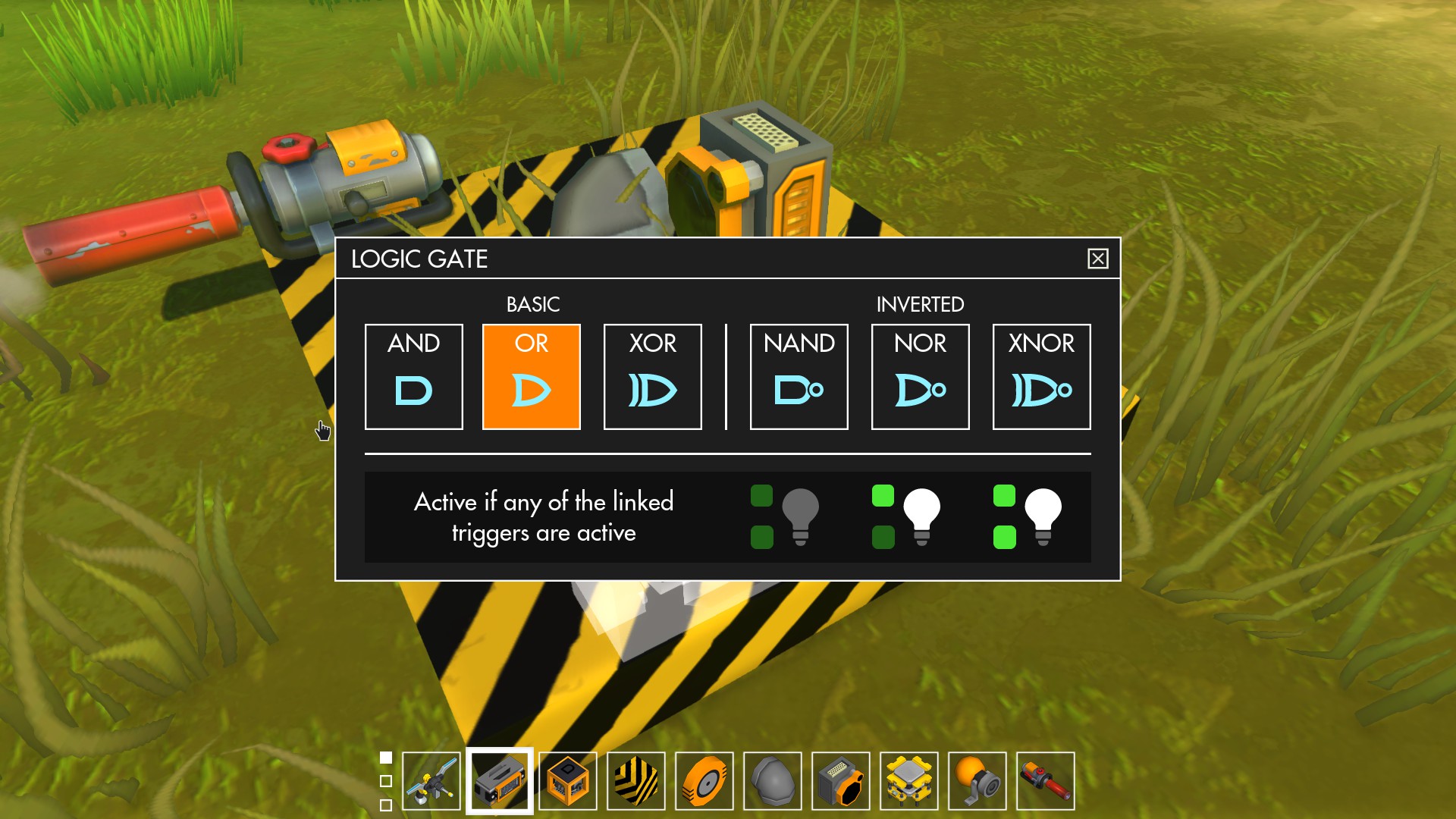
Task: Select the AND logic gate
Action: (x=413, y=376)
